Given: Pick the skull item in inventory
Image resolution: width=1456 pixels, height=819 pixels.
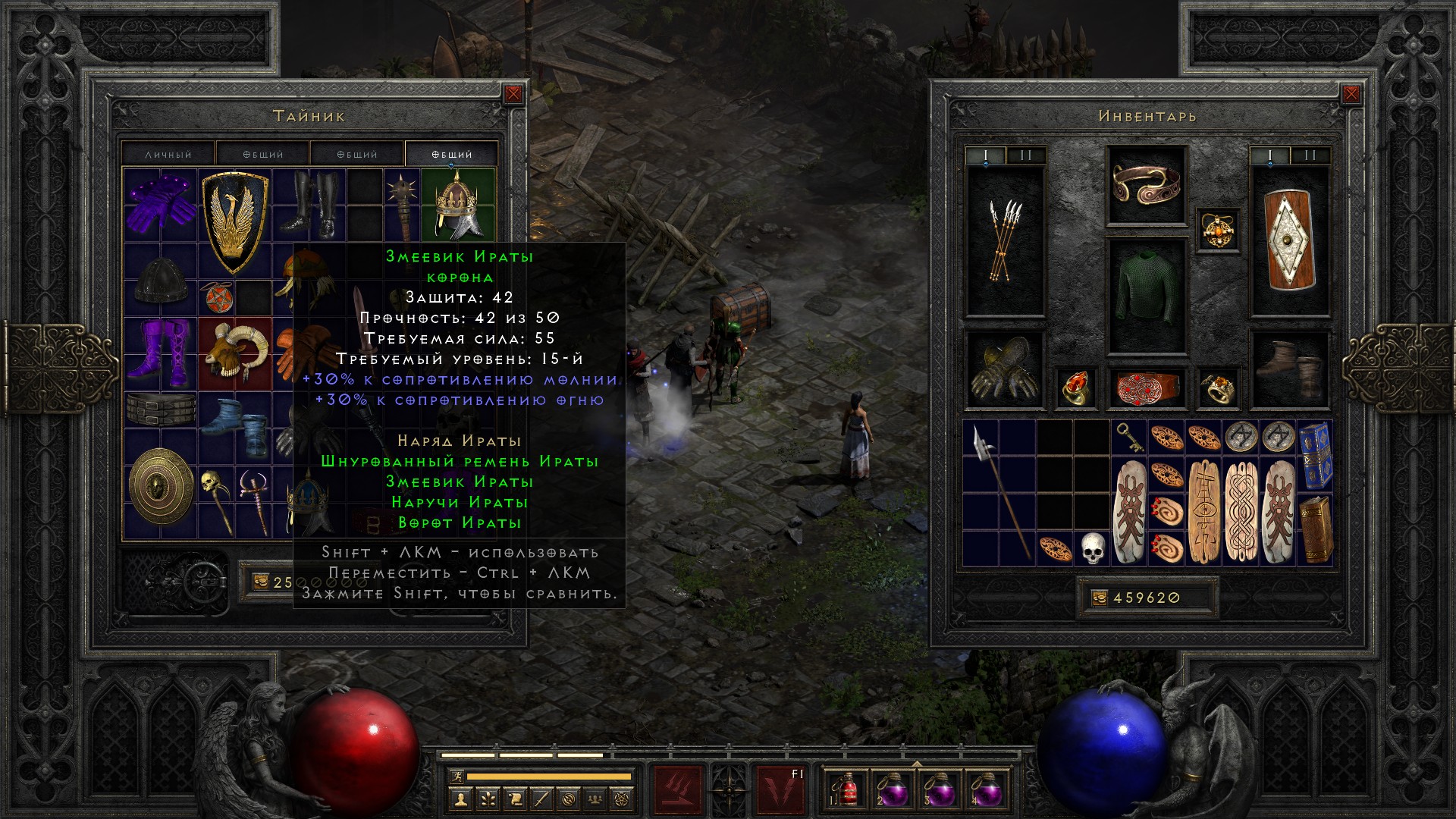Looking at the screenshot, I should click(x=1091, y=548).
